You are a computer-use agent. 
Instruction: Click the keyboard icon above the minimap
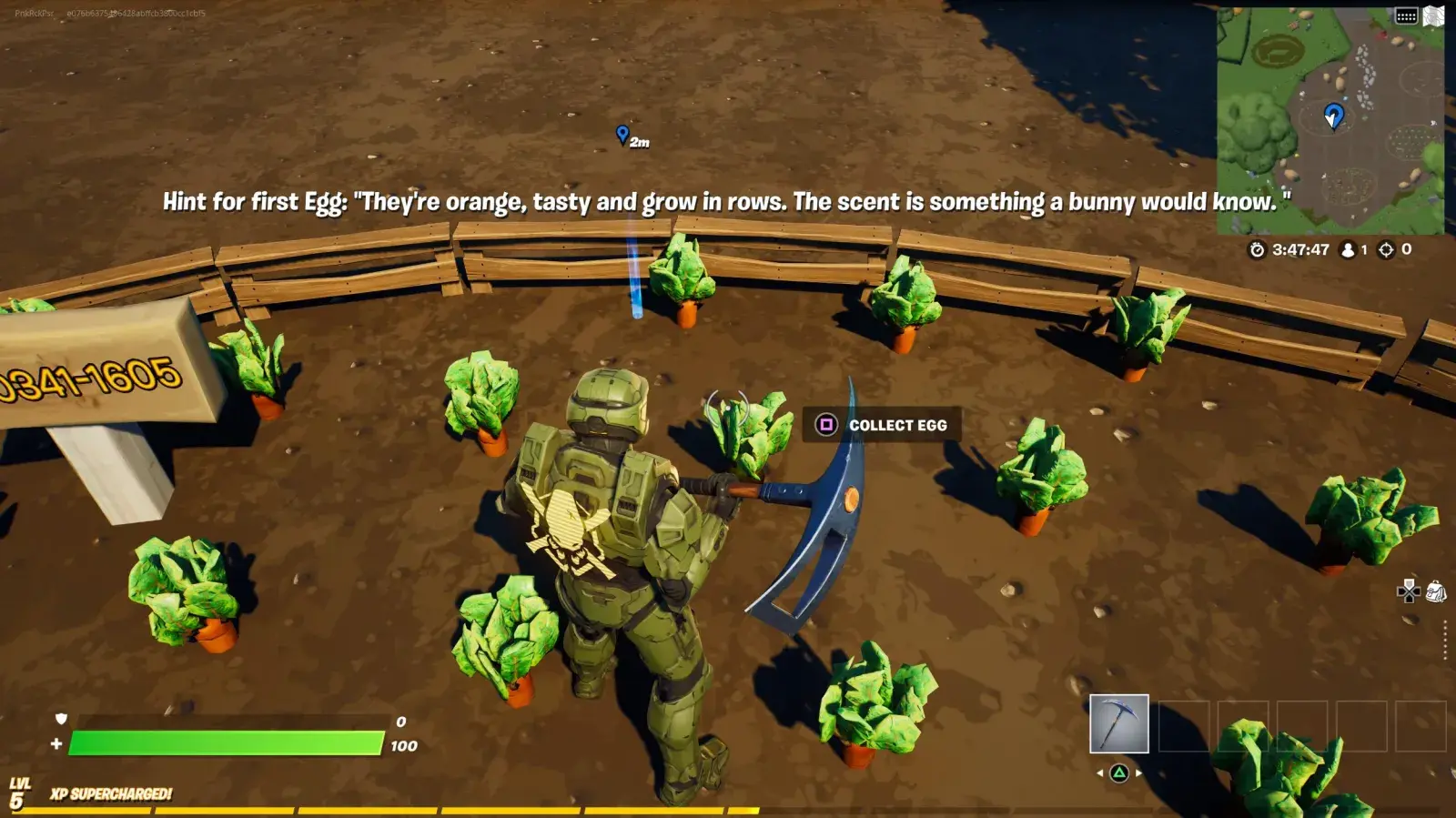1406,16
